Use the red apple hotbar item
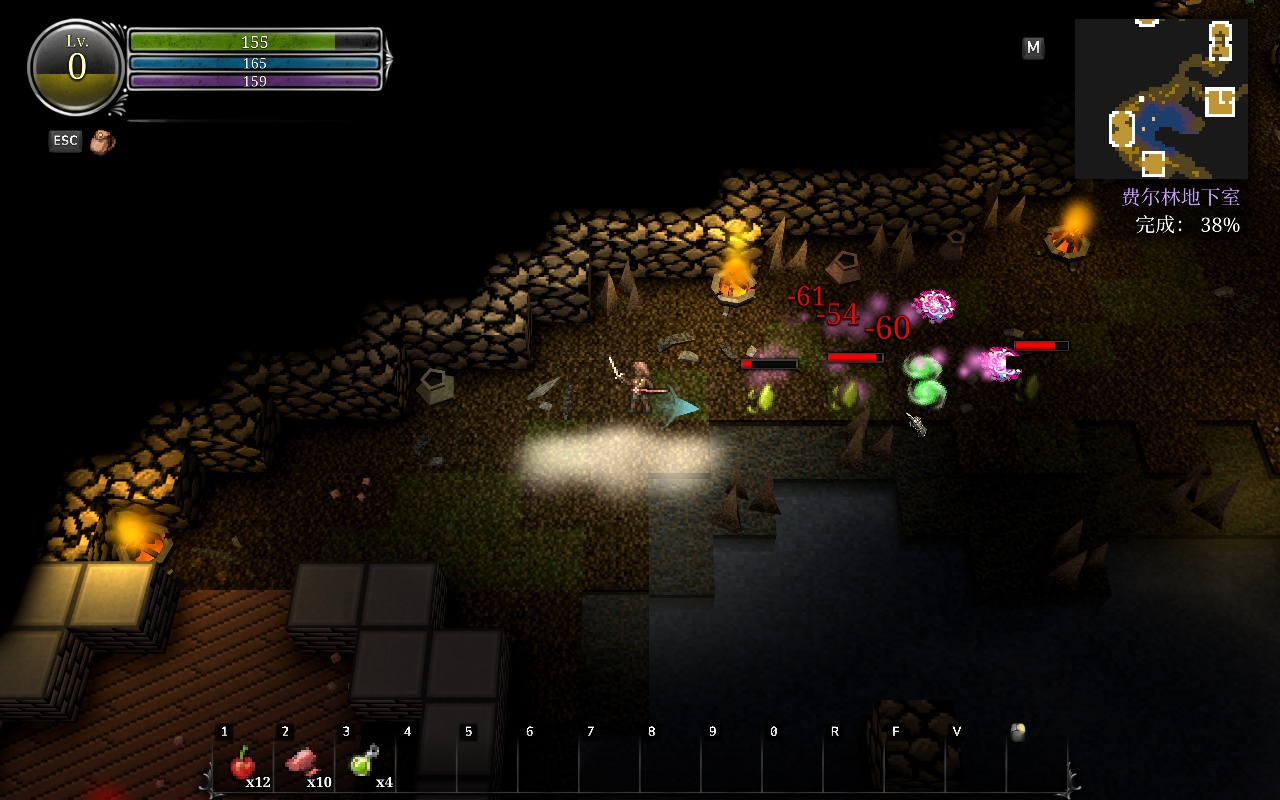Screen dimensions: 1280x800 243,765
